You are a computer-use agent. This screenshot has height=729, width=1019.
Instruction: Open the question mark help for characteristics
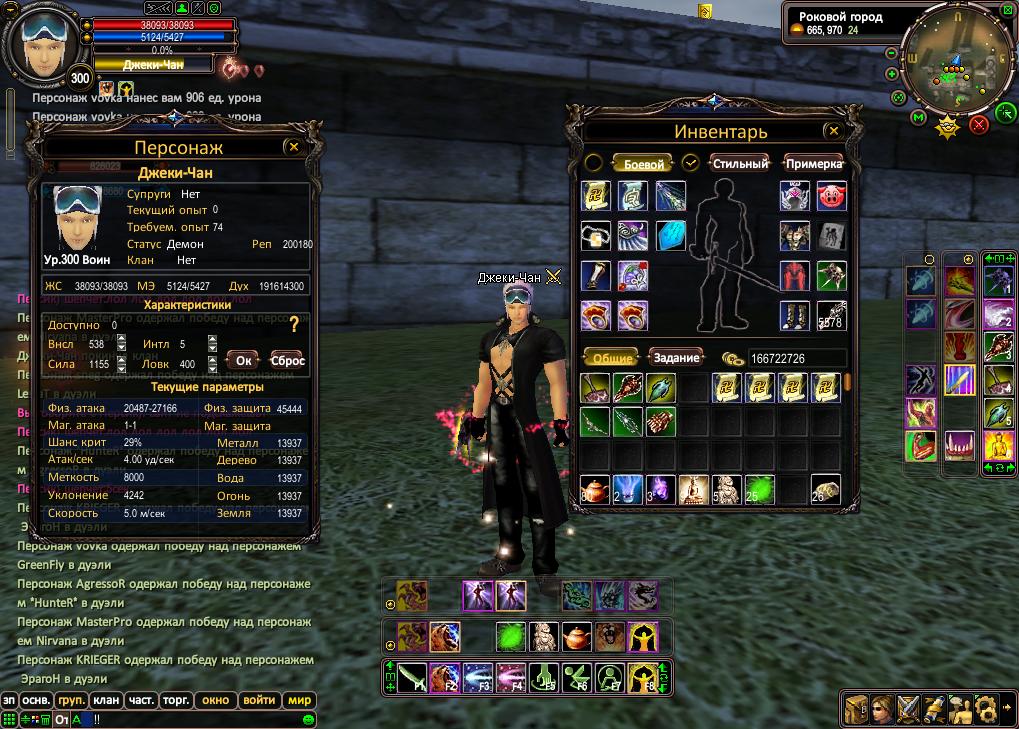tap(294, 325)
